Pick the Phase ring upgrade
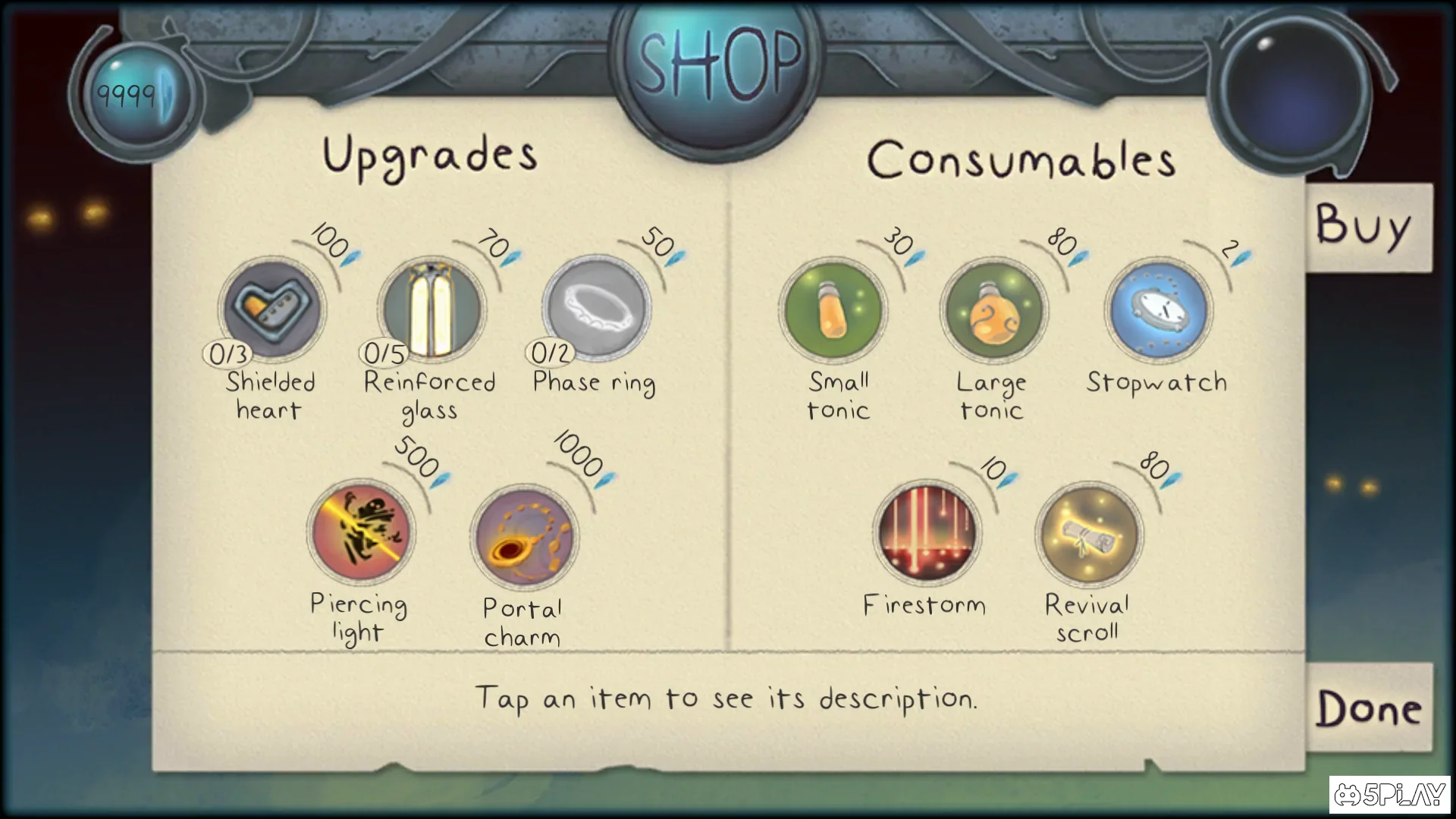 597,309
